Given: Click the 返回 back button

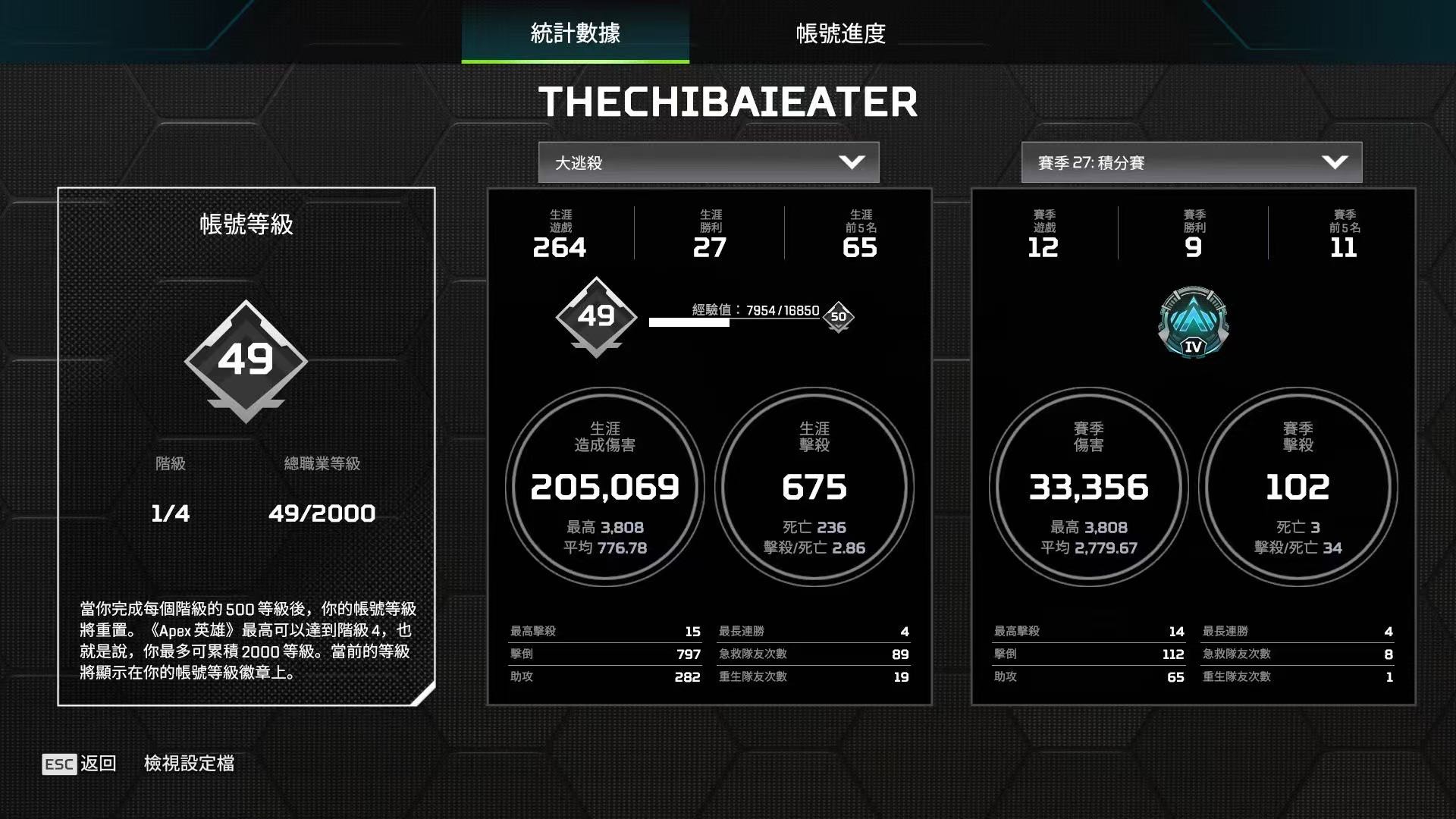Looking at the screenshot, I should [80, 764].
